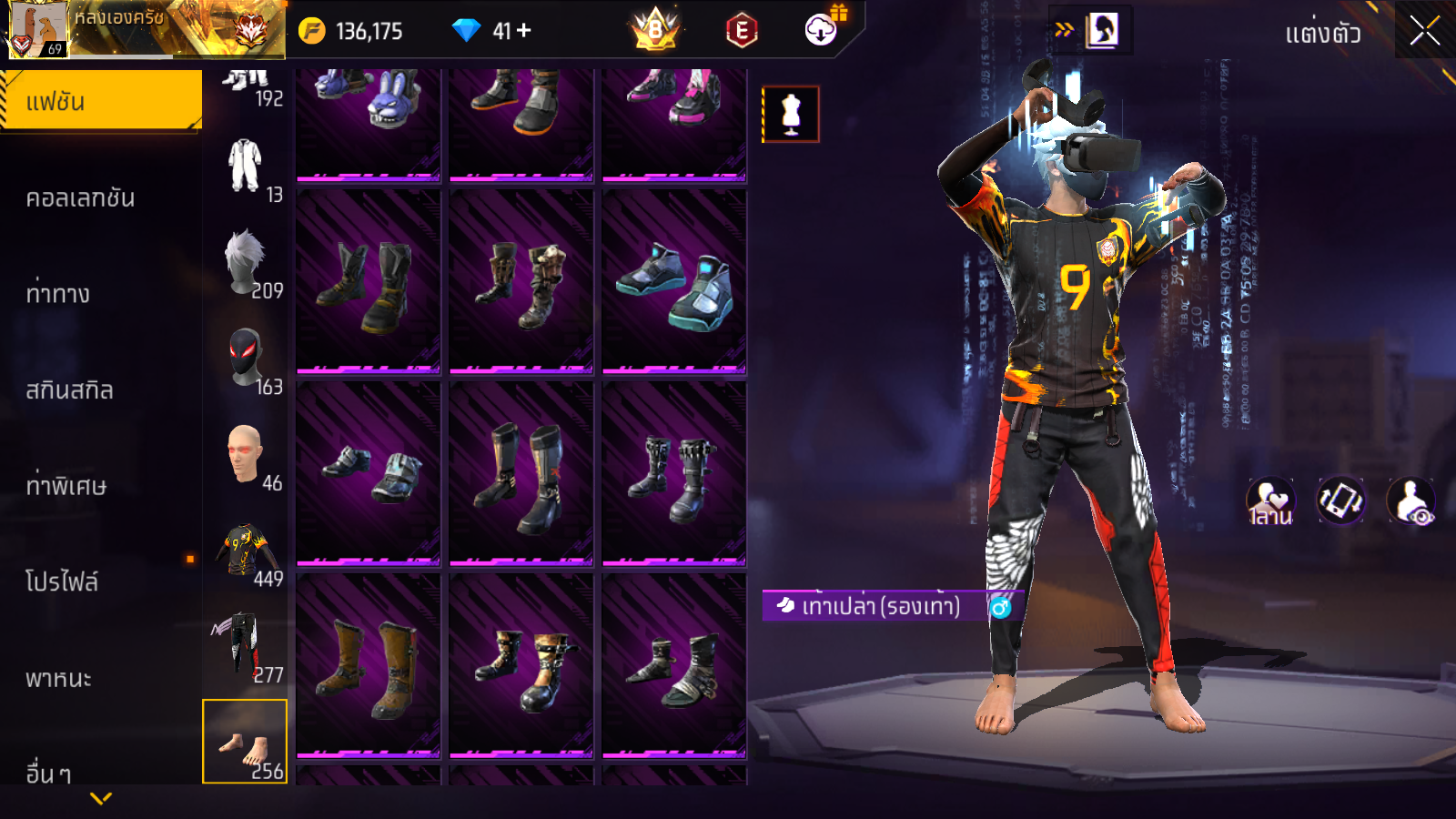This screenshot has height=819, width=1456.
Task: Select the แฟชัน (Fashion) tab
Action: pos(101,101)
